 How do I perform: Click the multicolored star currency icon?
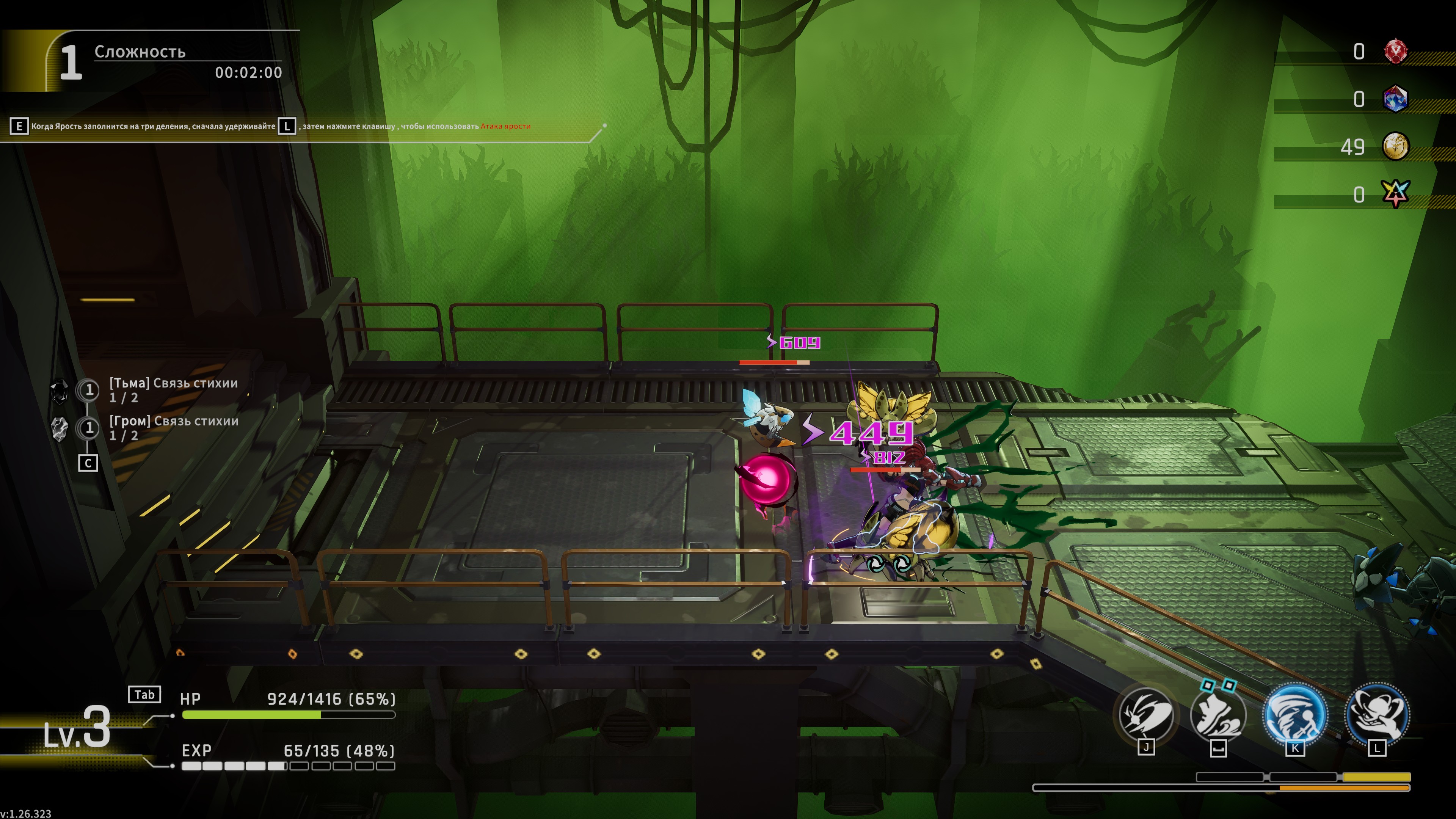coord(1395,194)
